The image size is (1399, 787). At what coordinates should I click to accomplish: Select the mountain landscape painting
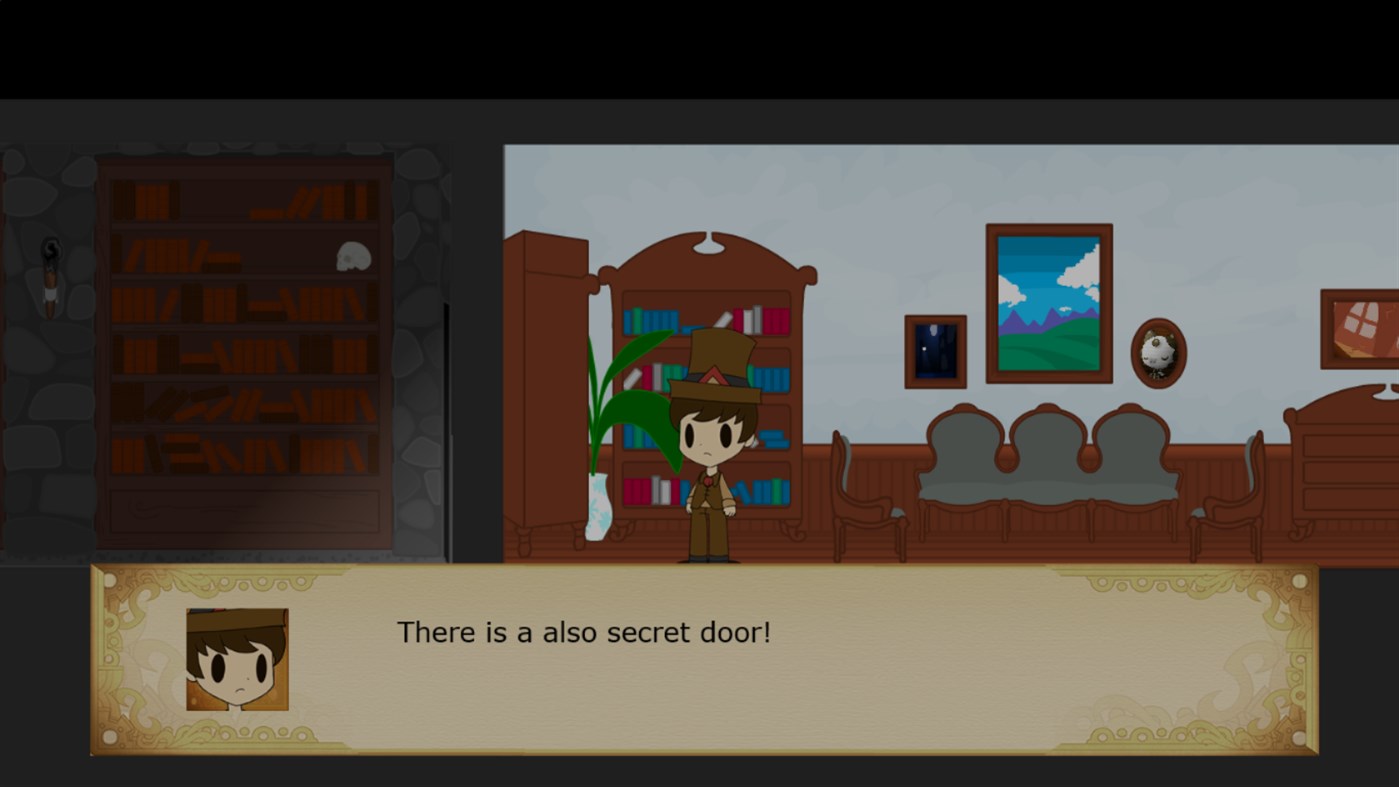1050,300
